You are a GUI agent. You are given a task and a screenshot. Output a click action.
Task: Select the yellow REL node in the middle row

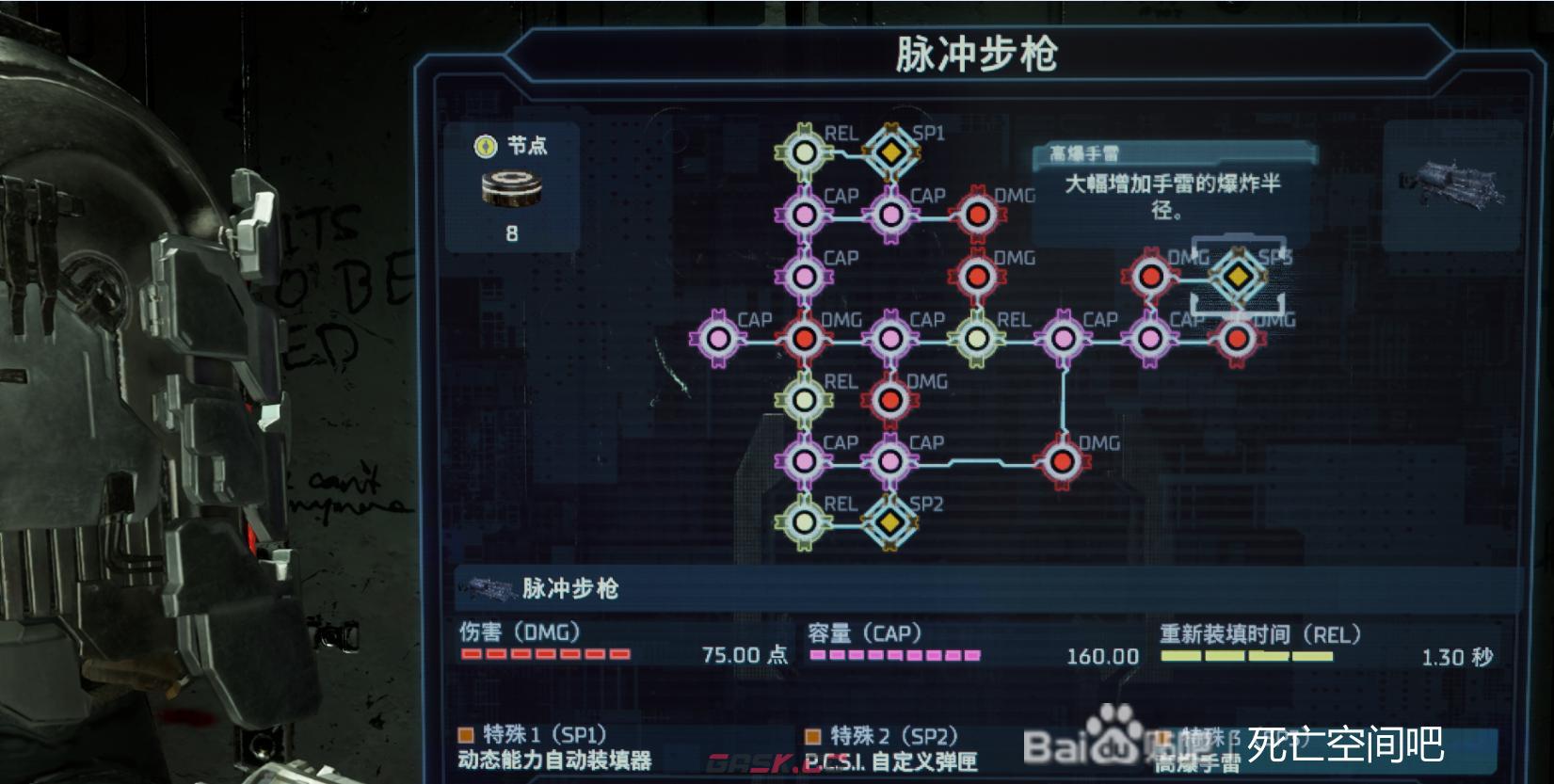[976, 337]
